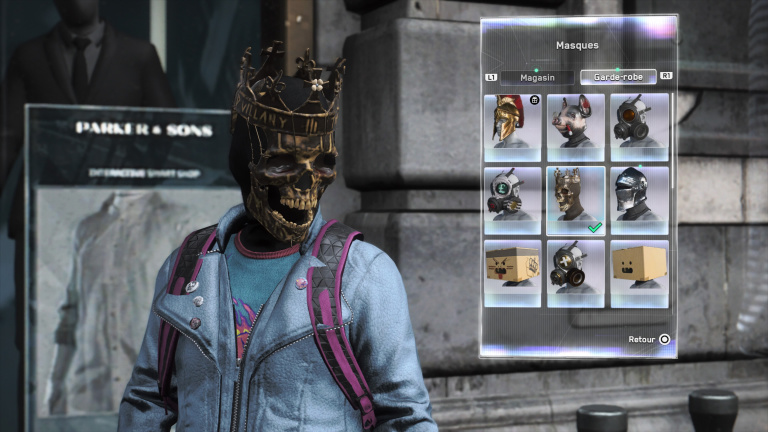This screenshot has width=768, height=432.
Task: Select the golden Spartan helmet mask
Action: 513,127
